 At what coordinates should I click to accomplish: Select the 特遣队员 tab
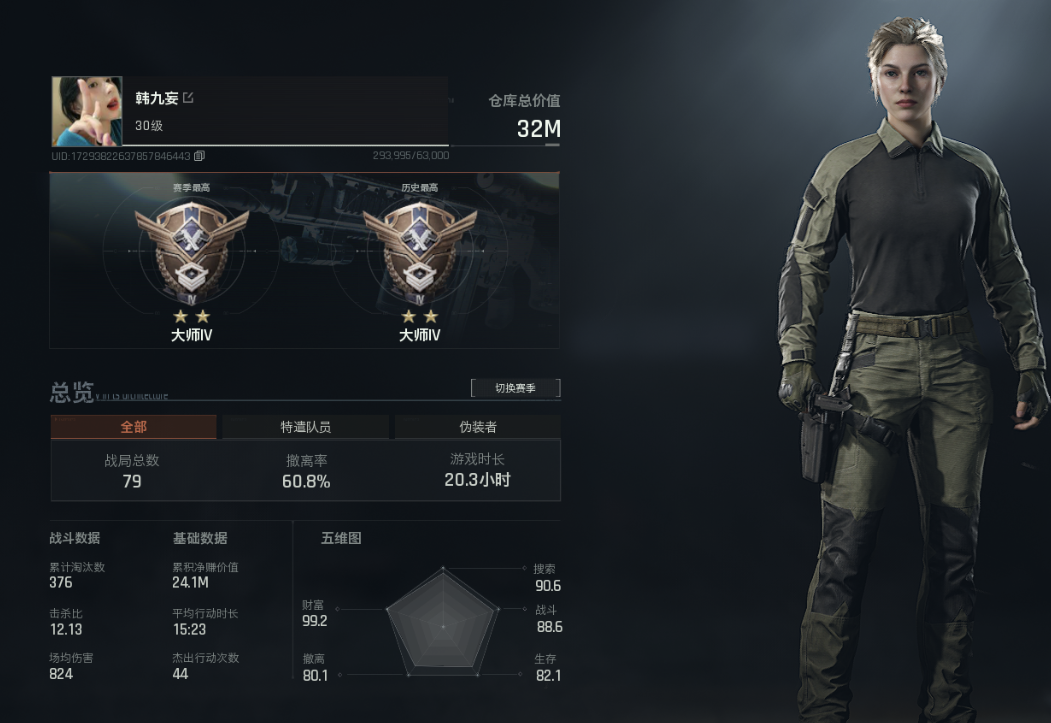[x=305, y=427]
